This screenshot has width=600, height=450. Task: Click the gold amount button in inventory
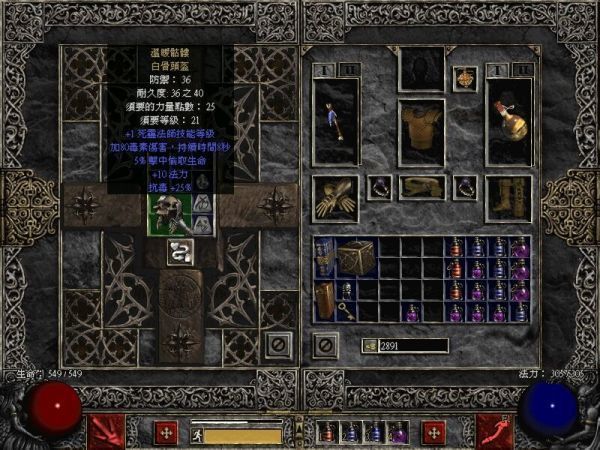(369, 345)
